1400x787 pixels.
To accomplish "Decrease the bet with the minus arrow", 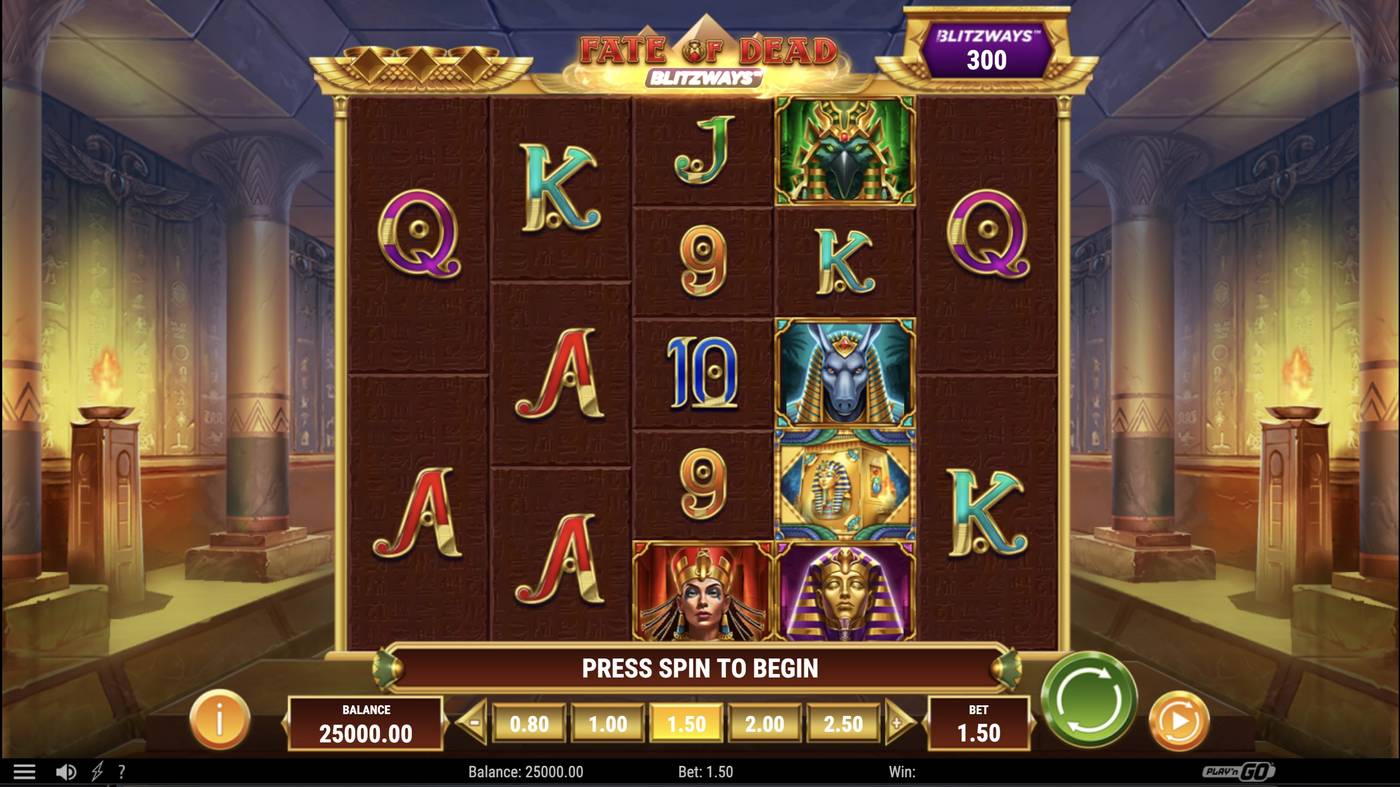I will click(x=473, y=723).
